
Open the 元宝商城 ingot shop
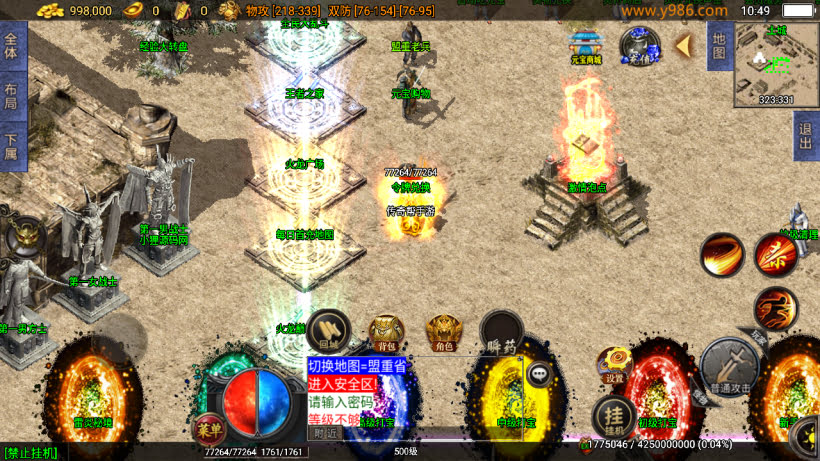(586, 45)
